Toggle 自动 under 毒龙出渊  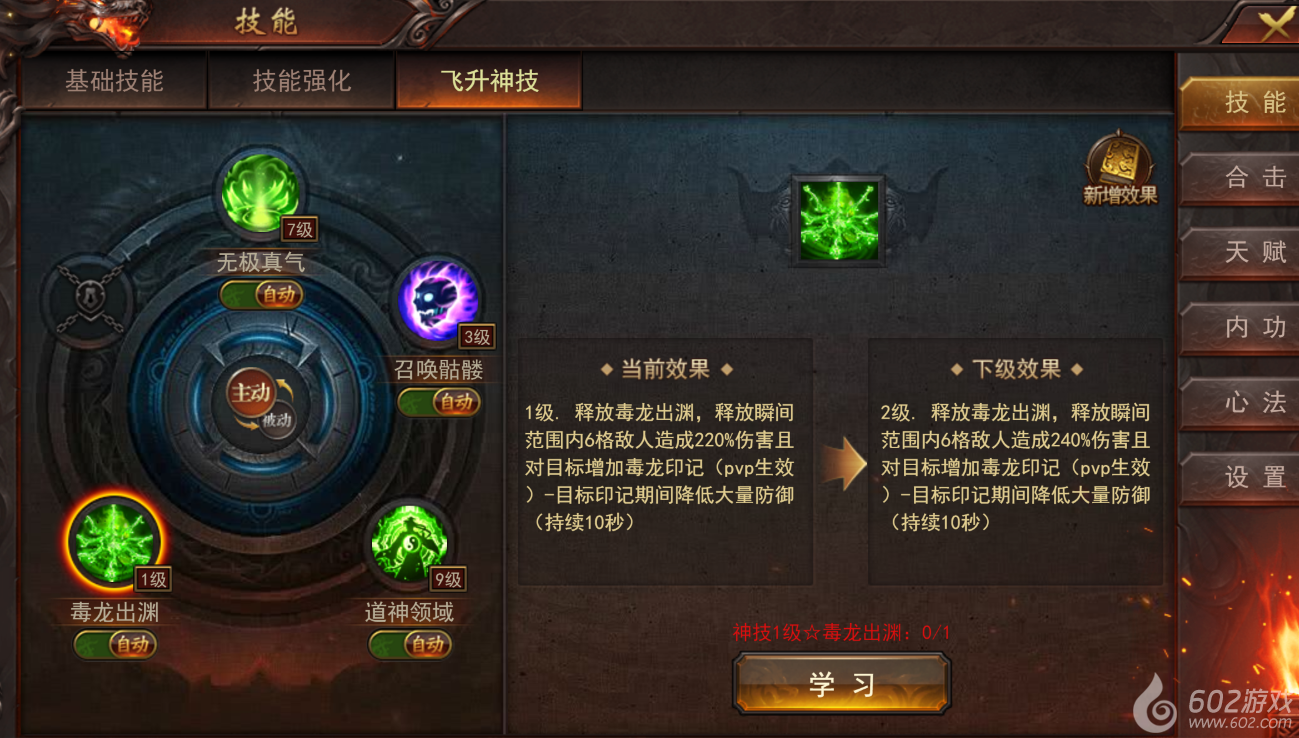[x=115, y=645]
